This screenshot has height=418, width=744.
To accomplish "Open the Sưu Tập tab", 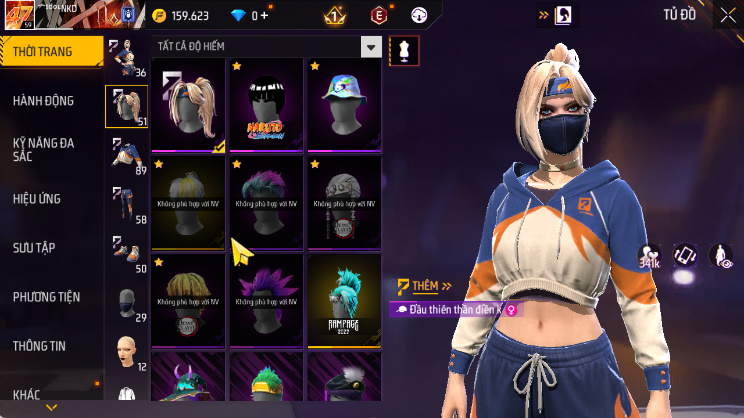I will tap(33, 247).
